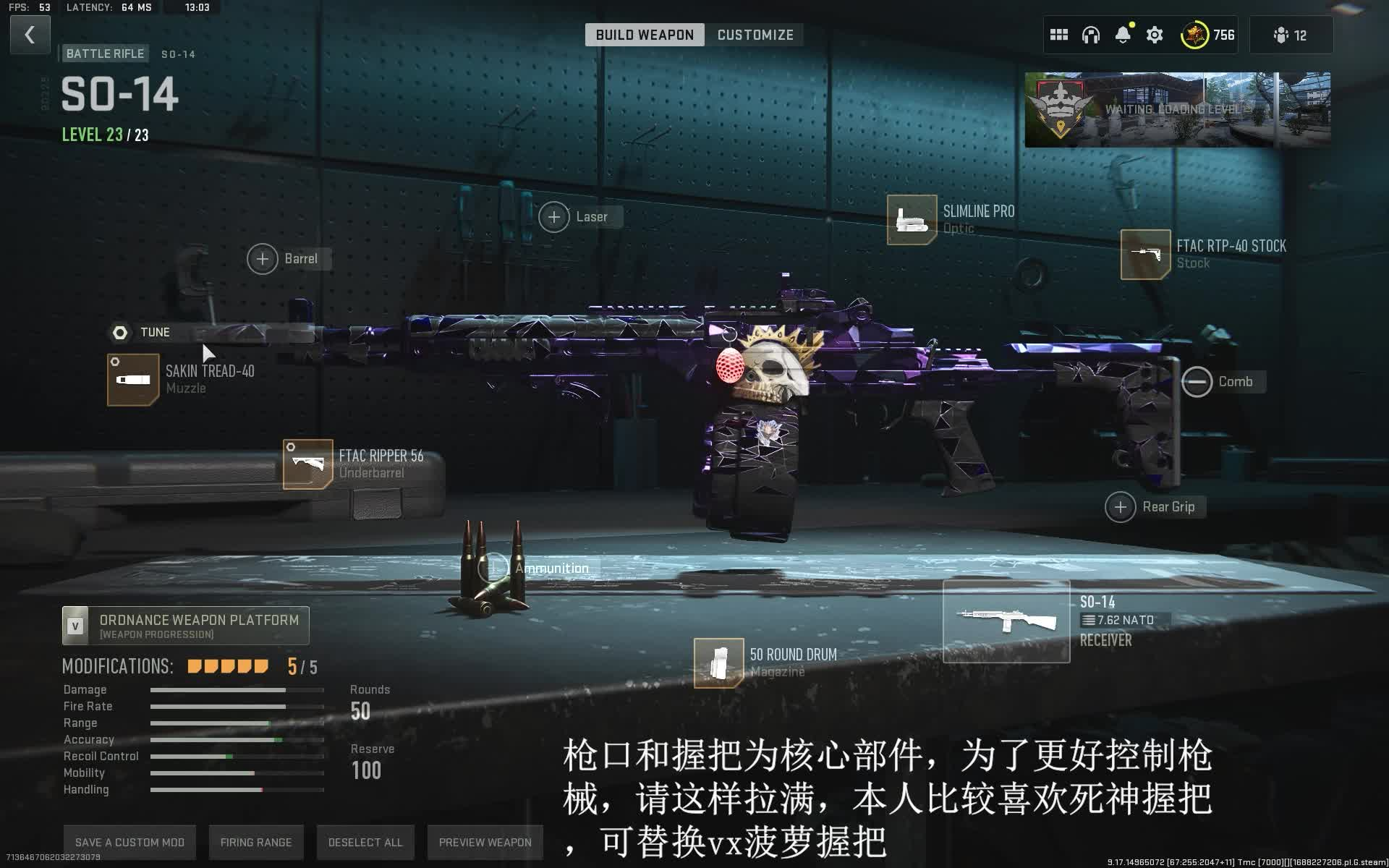Viewport: 1389px width, 868px height.
Task: Open the FTAC RIPPER 56 underbarrel slot
Action: pos(307,464)
